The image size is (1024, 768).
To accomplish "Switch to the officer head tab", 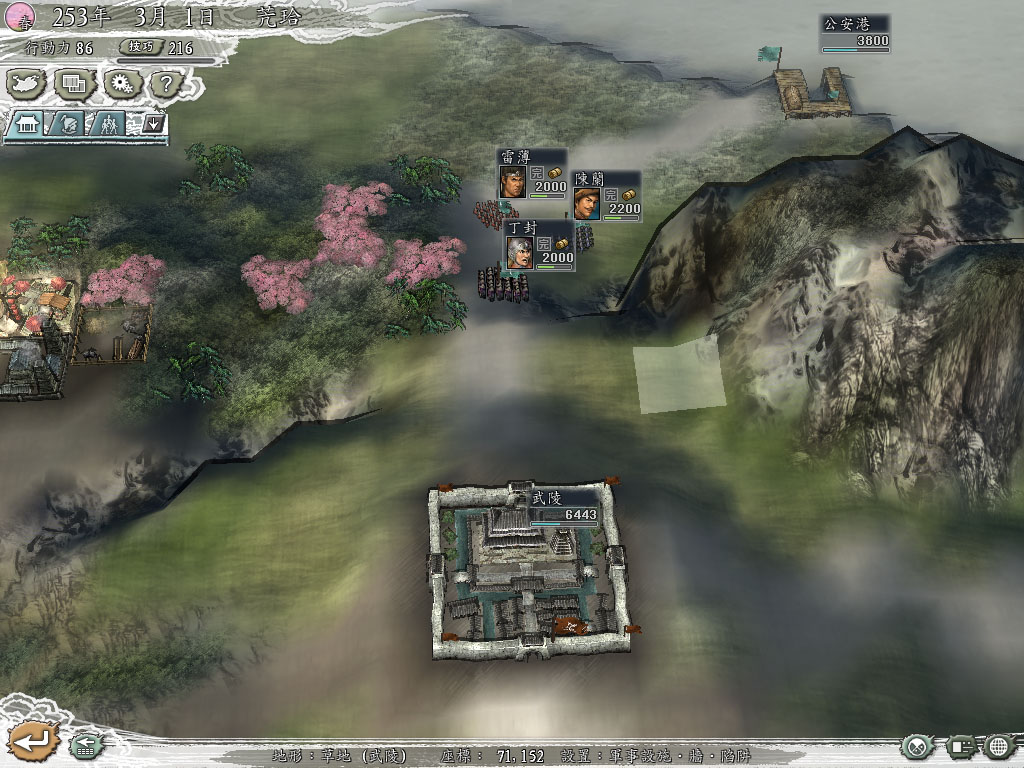I will (x=68, y=124).
